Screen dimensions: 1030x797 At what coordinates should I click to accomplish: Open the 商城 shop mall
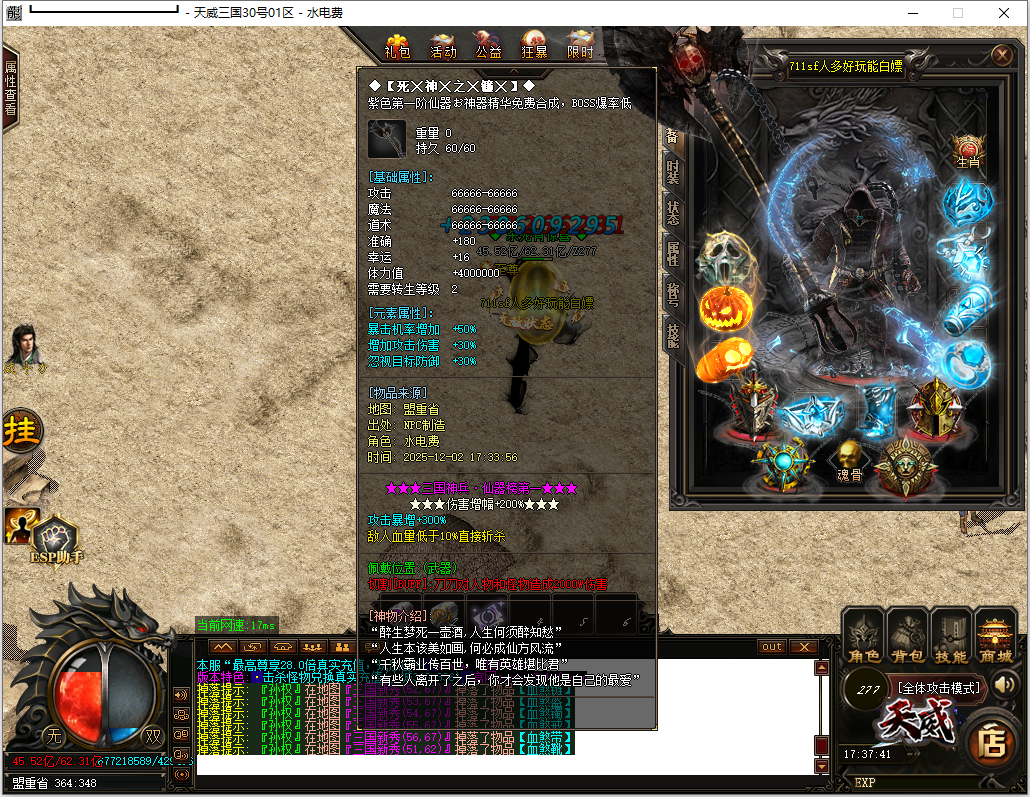coord(995,637)
